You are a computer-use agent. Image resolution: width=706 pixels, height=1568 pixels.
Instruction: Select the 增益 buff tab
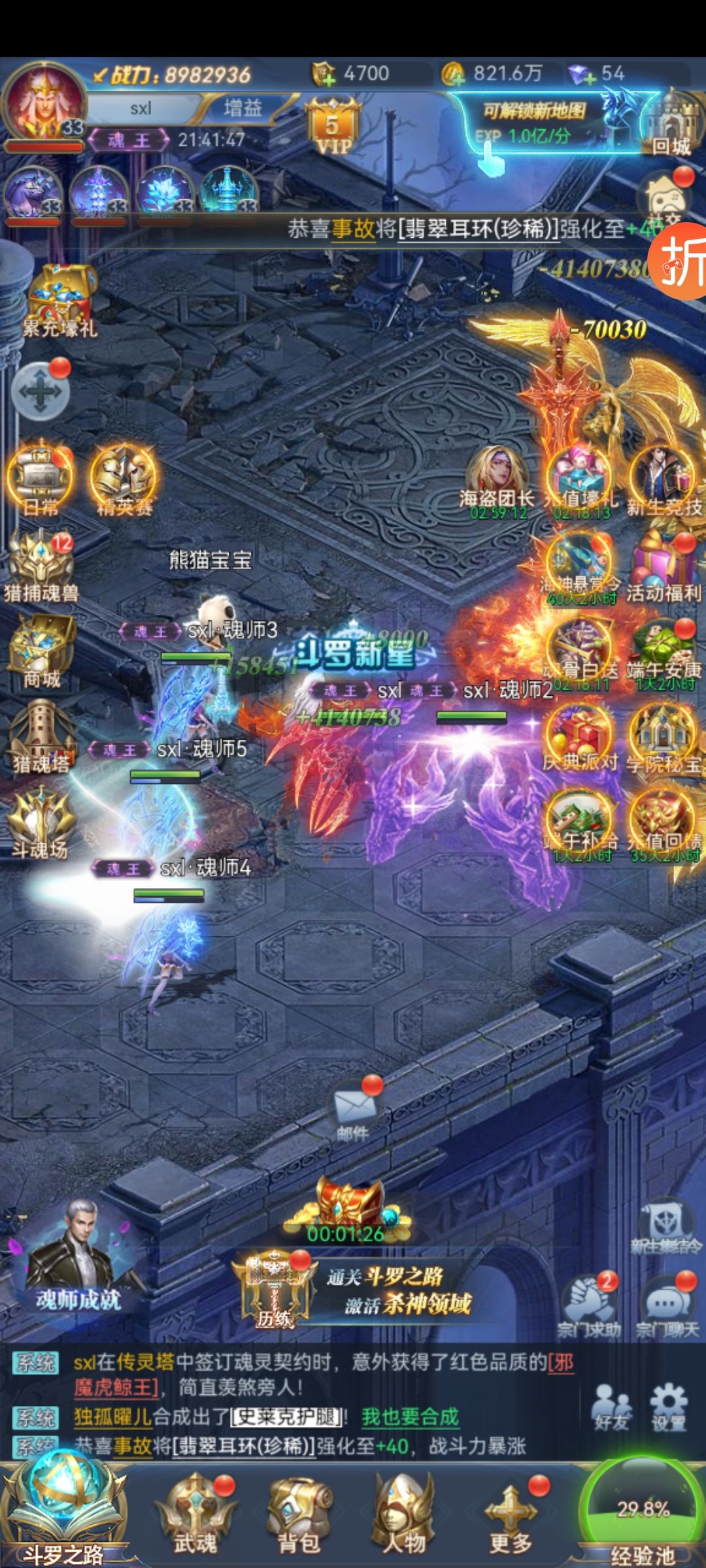pos(243,108)
